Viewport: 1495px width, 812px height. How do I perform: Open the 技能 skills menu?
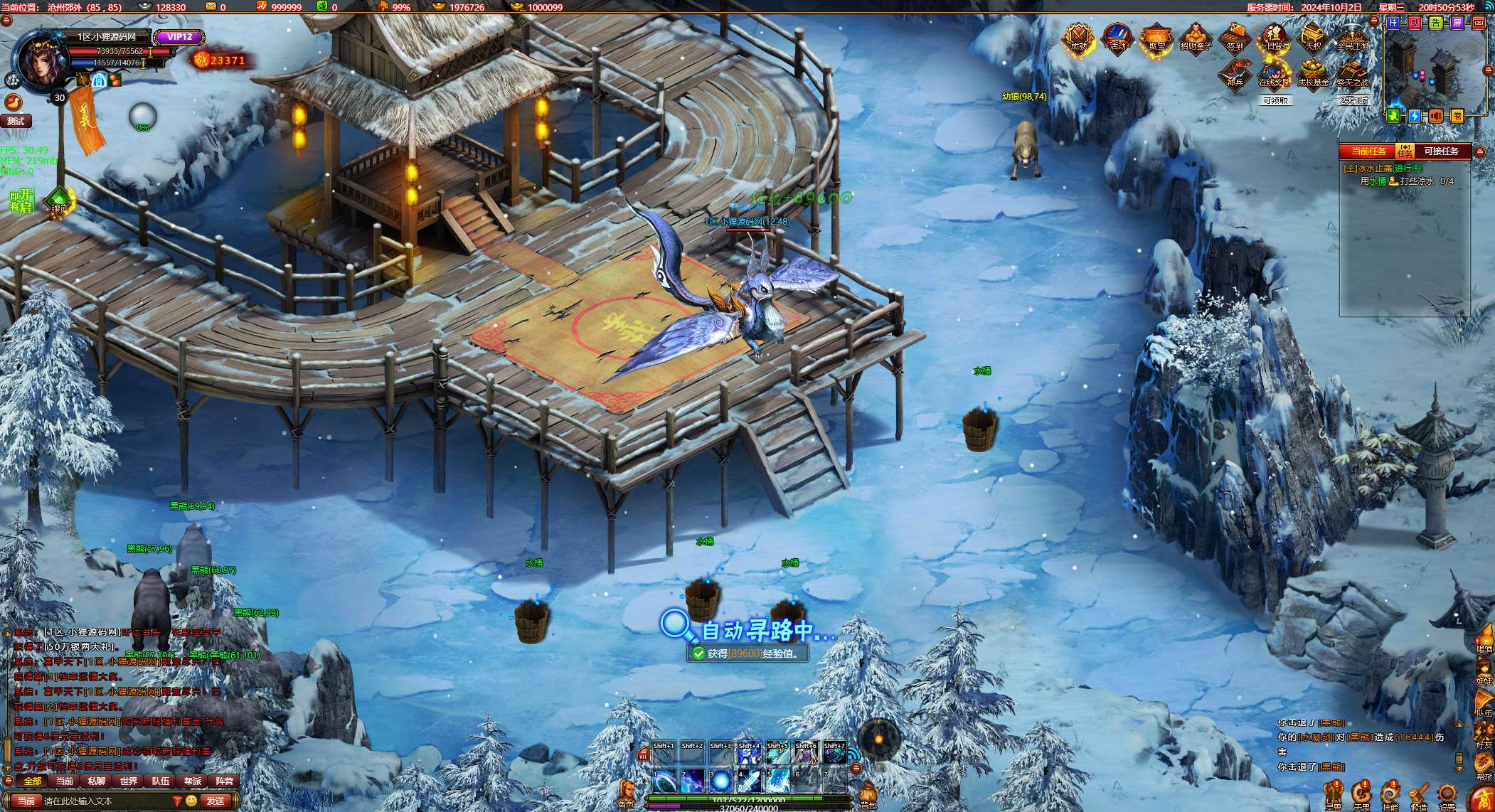(x=1390, y=795)
